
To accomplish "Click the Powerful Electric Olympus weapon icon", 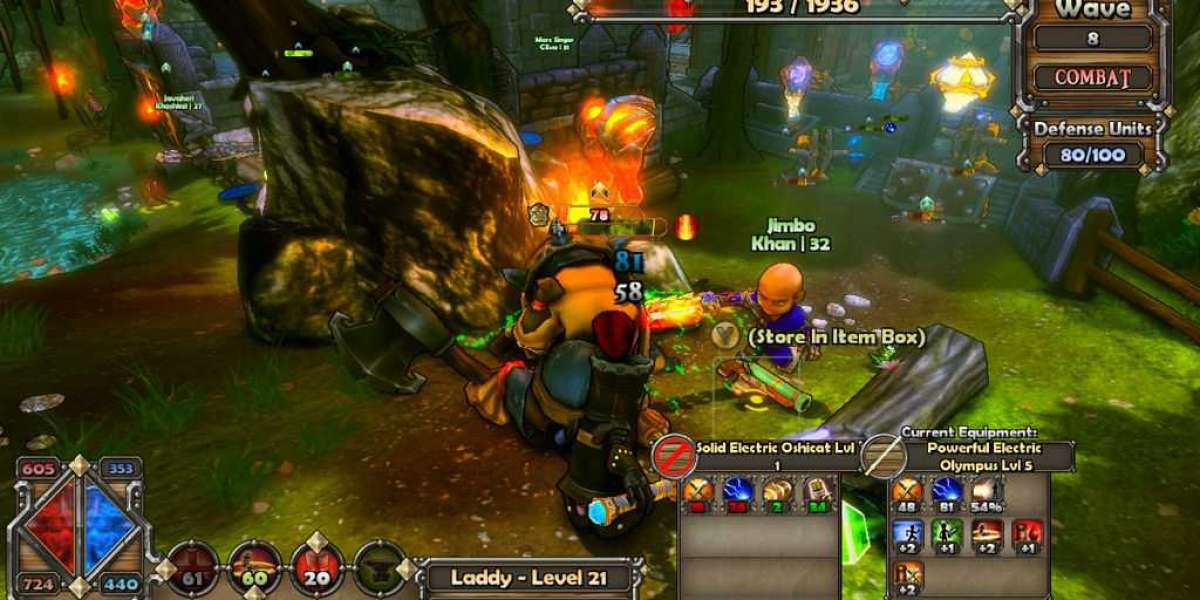I will (x=883, y=456).
